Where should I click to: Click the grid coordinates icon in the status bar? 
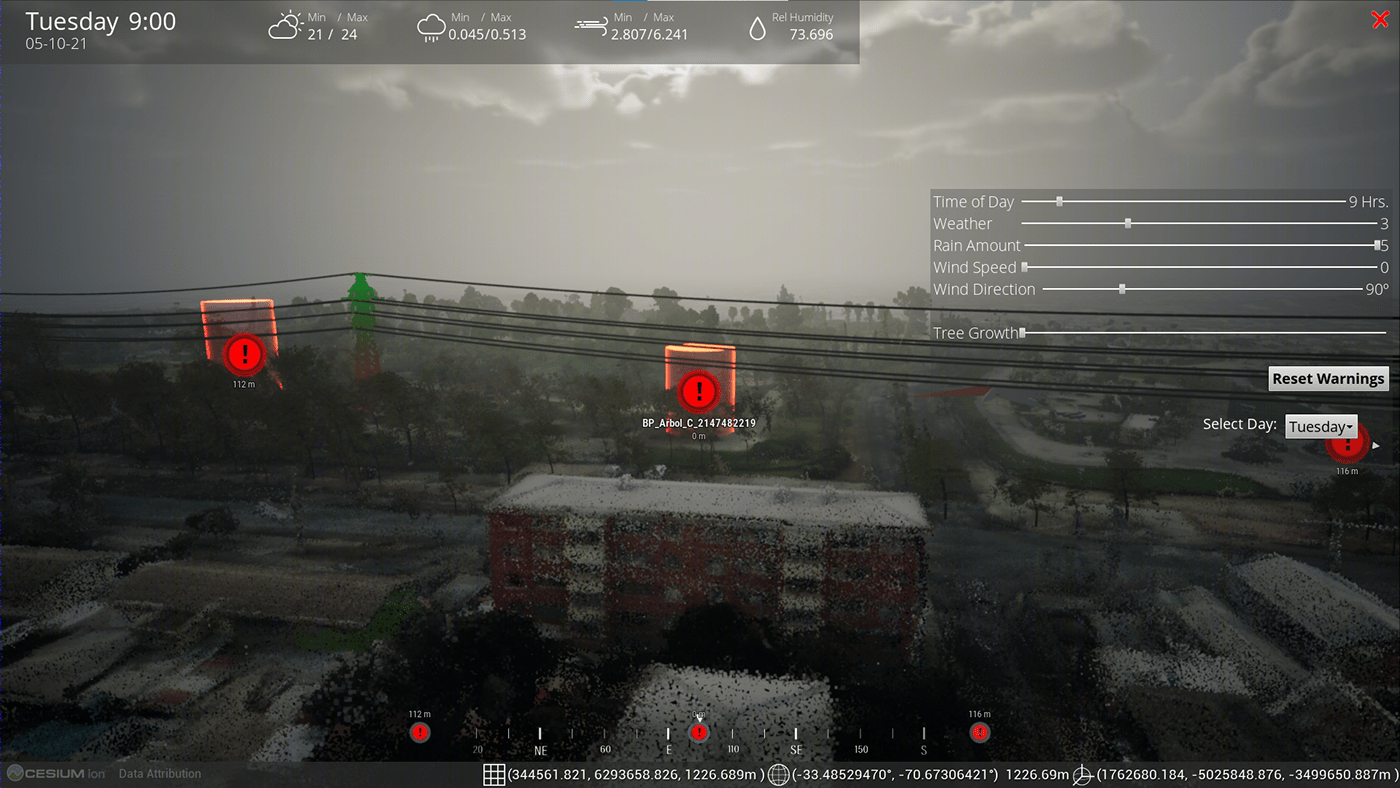coord(493,773)
